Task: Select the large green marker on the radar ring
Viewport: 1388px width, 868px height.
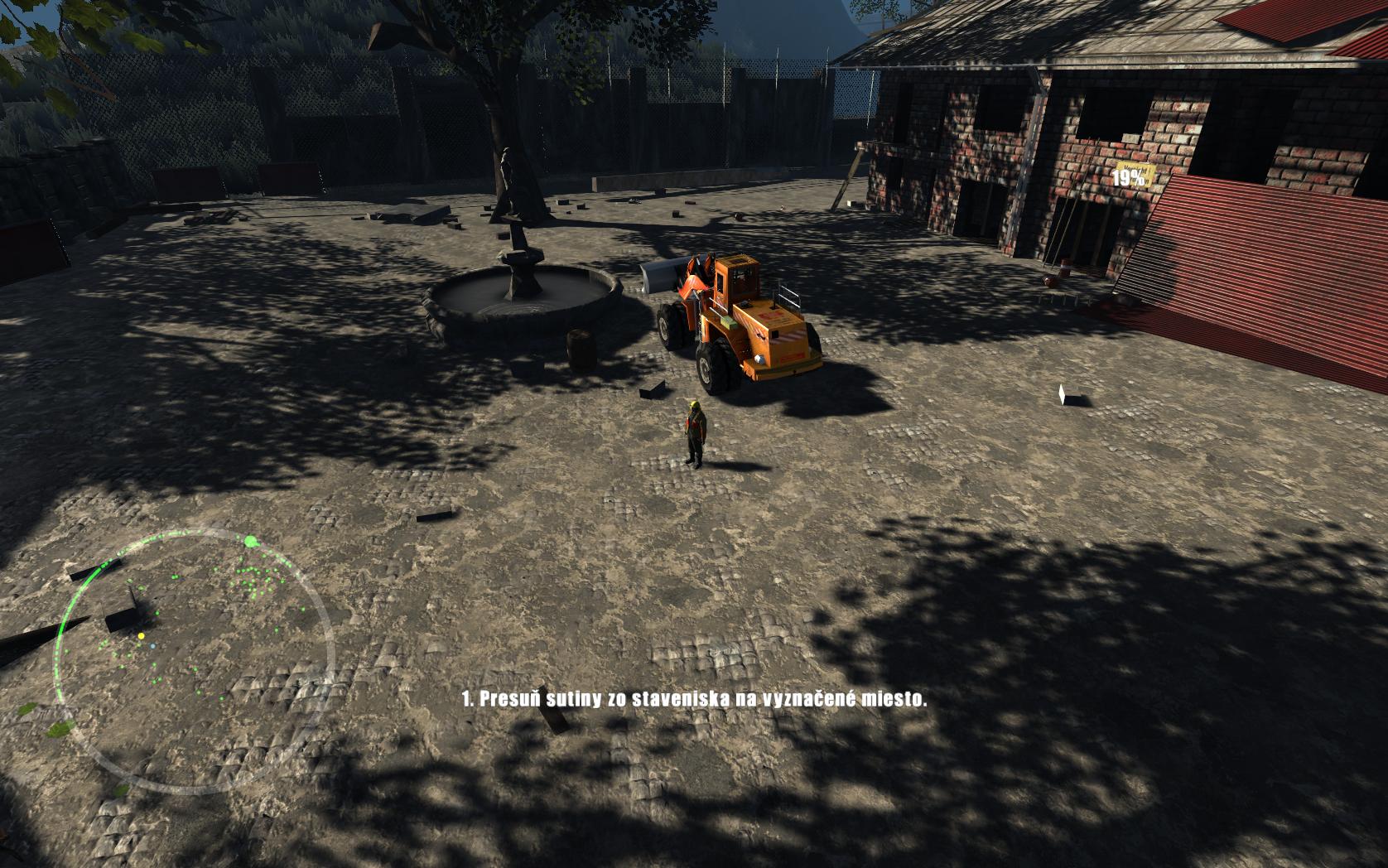Action: click(251, 542)
